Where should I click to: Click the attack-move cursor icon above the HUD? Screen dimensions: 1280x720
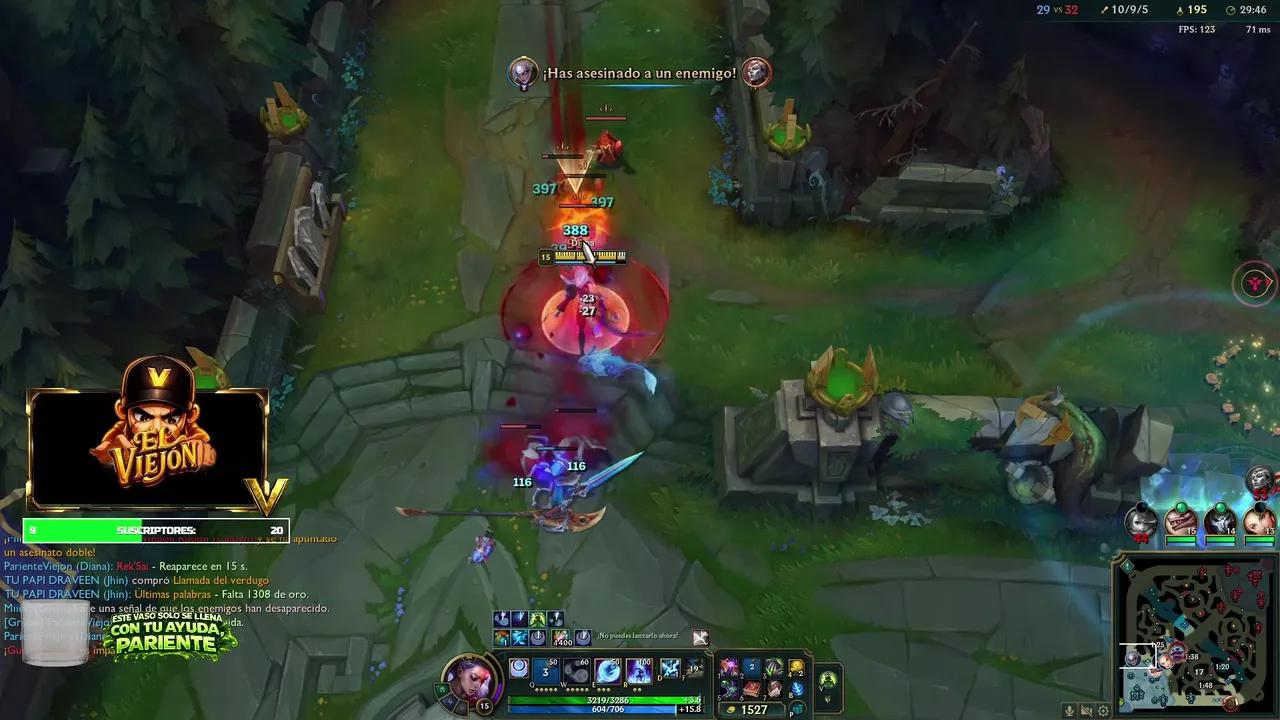699,638
